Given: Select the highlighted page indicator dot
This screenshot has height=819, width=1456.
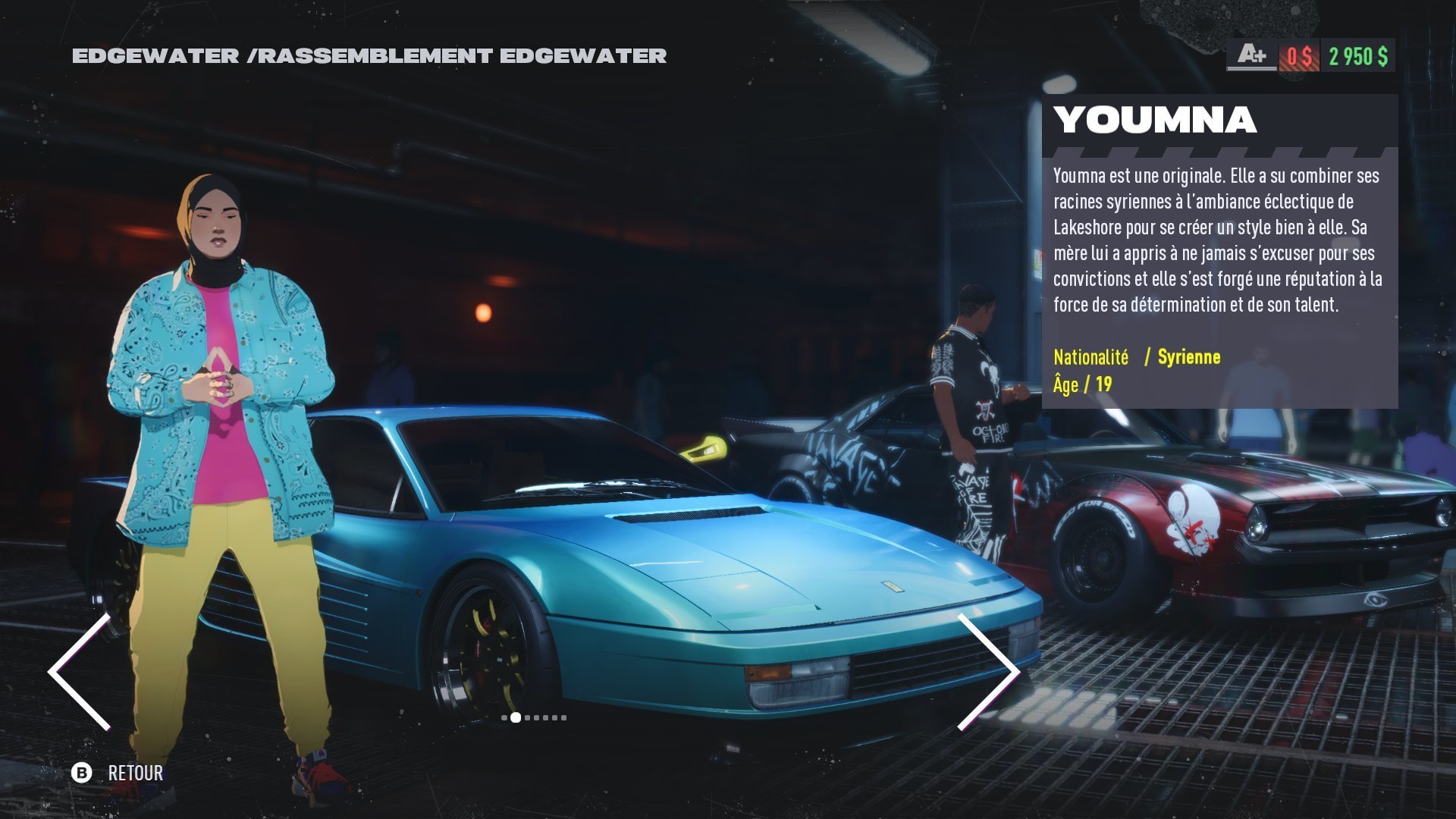Looking at the screenshot, I should coord(516,717).
